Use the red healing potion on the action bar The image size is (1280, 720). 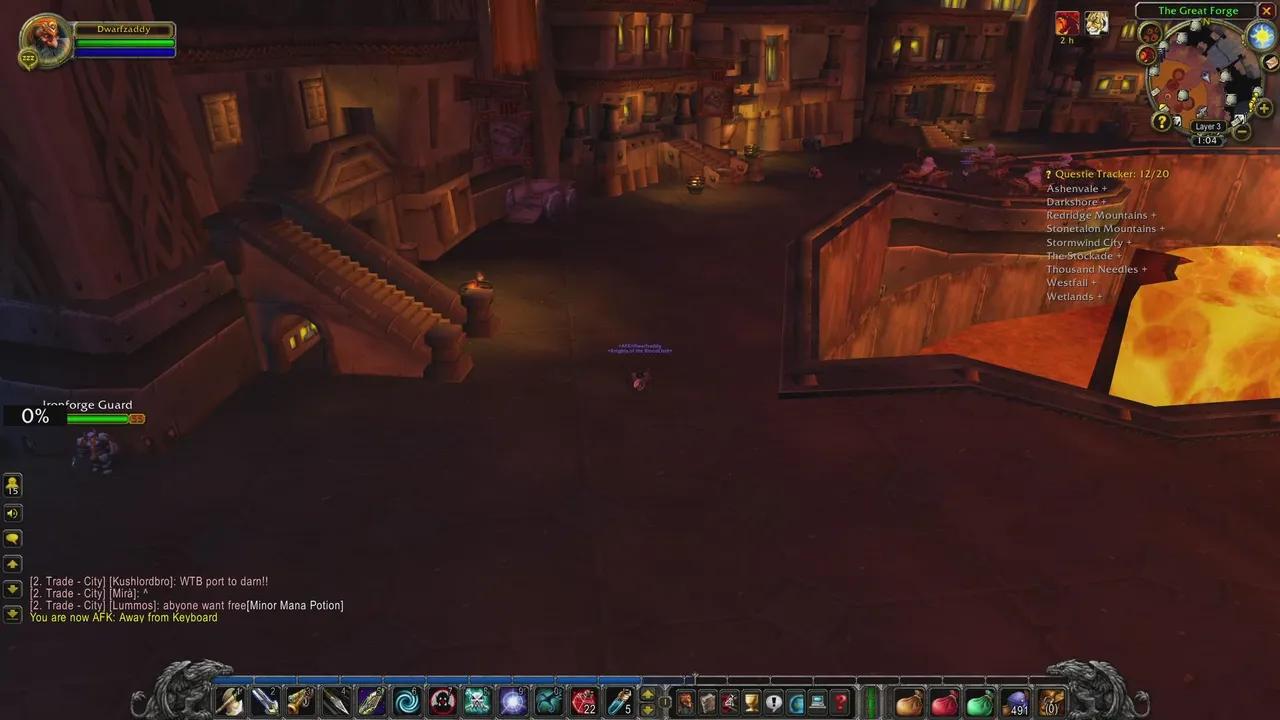(x=583, y=700)
